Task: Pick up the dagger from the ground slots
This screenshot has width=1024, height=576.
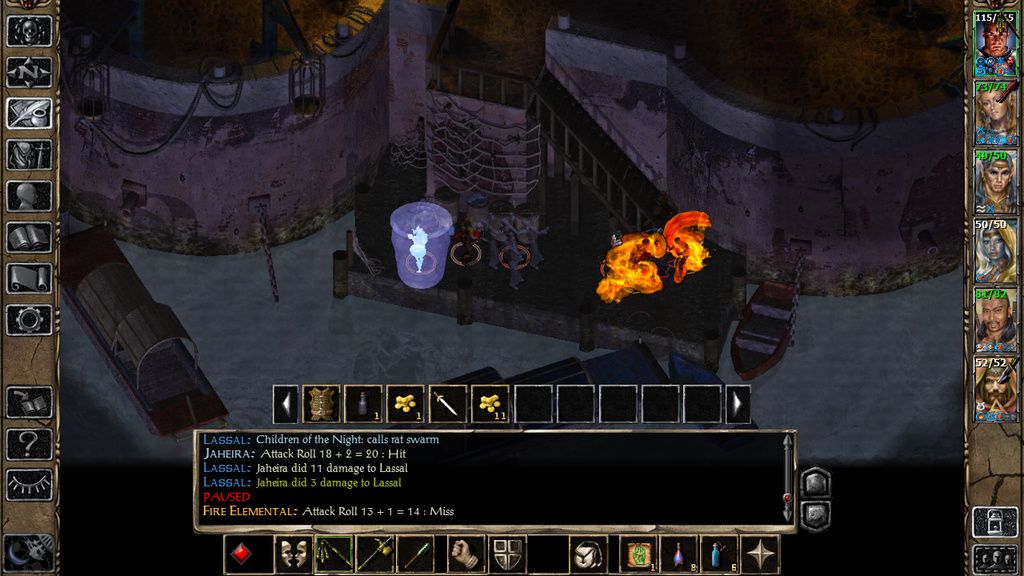Action: pos(447,404)
